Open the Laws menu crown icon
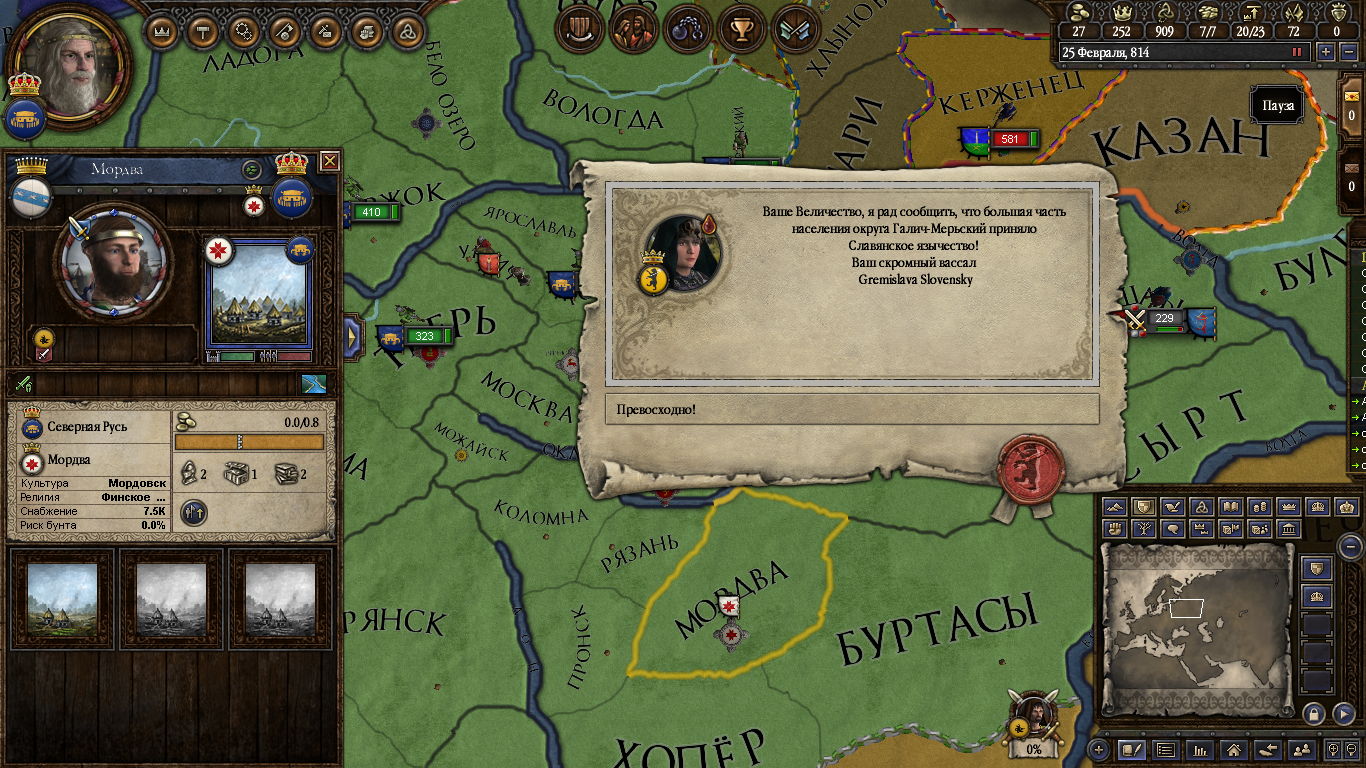This screenshot has height=768, width=1366. point(163,30)
